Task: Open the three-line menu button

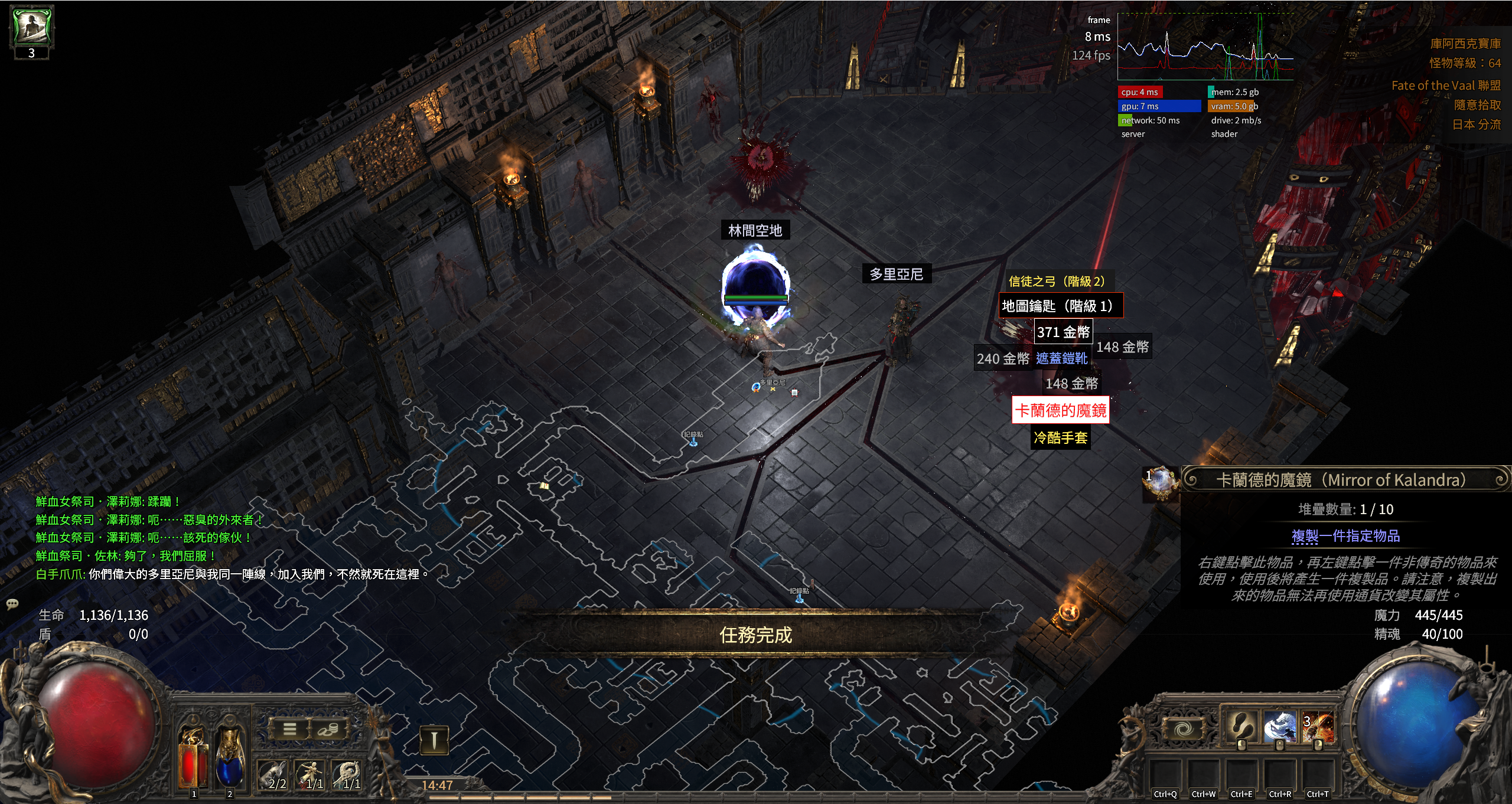Action: coord(289,729)
